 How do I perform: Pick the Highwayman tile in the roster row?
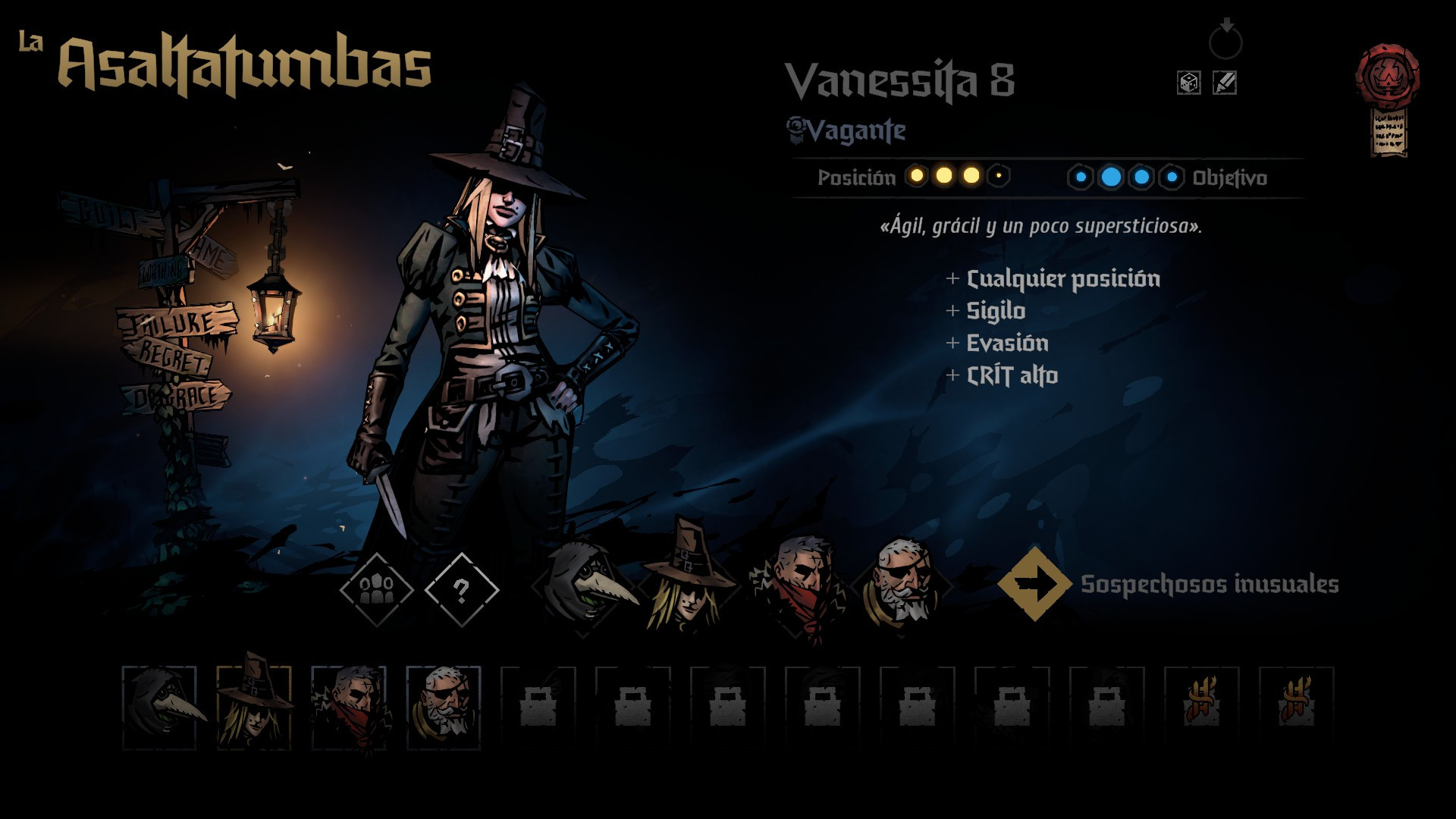click(x=349, y=708)
